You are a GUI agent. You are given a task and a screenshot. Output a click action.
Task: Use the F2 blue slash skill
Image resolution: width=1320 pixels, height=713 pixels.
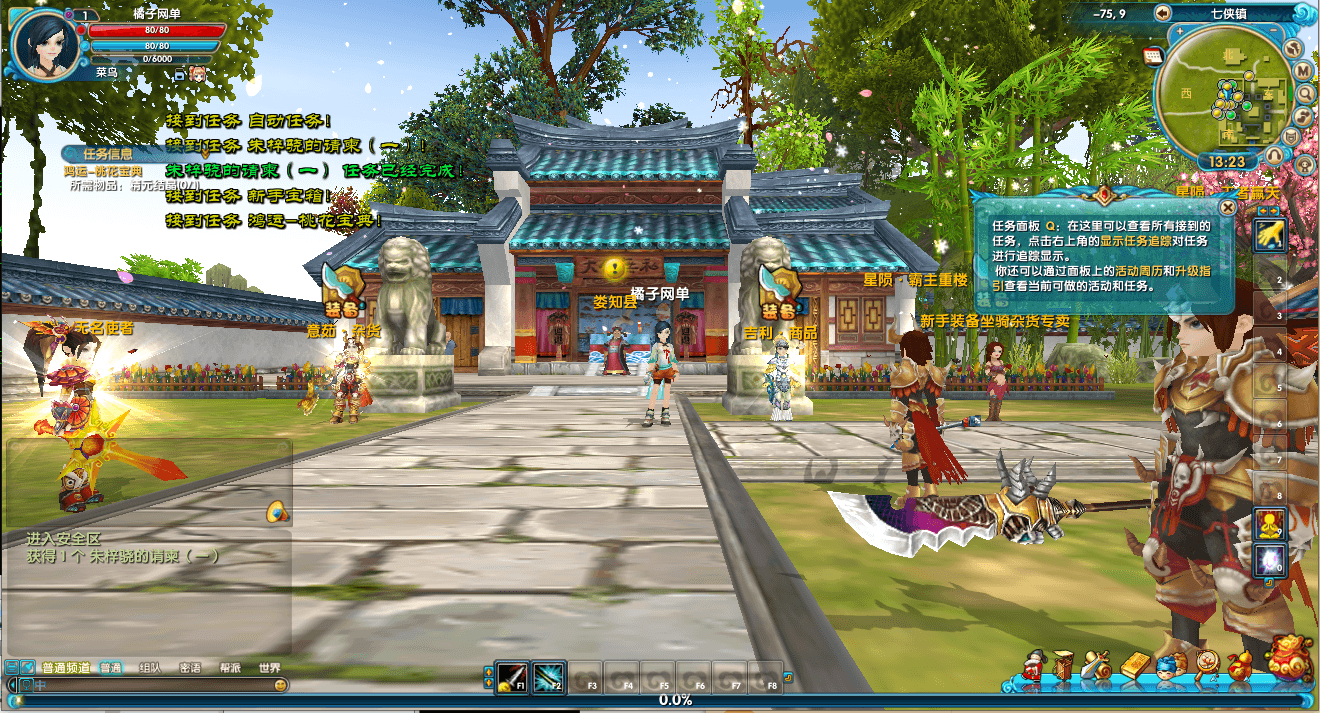point(549,677)
